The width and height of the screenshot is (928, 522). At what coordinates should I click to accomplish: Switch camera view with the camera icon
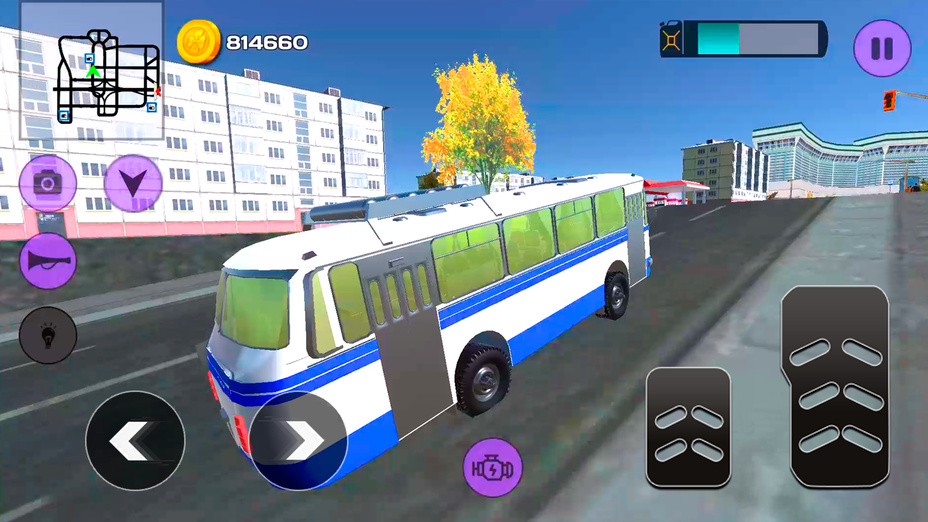coord(47,183)
